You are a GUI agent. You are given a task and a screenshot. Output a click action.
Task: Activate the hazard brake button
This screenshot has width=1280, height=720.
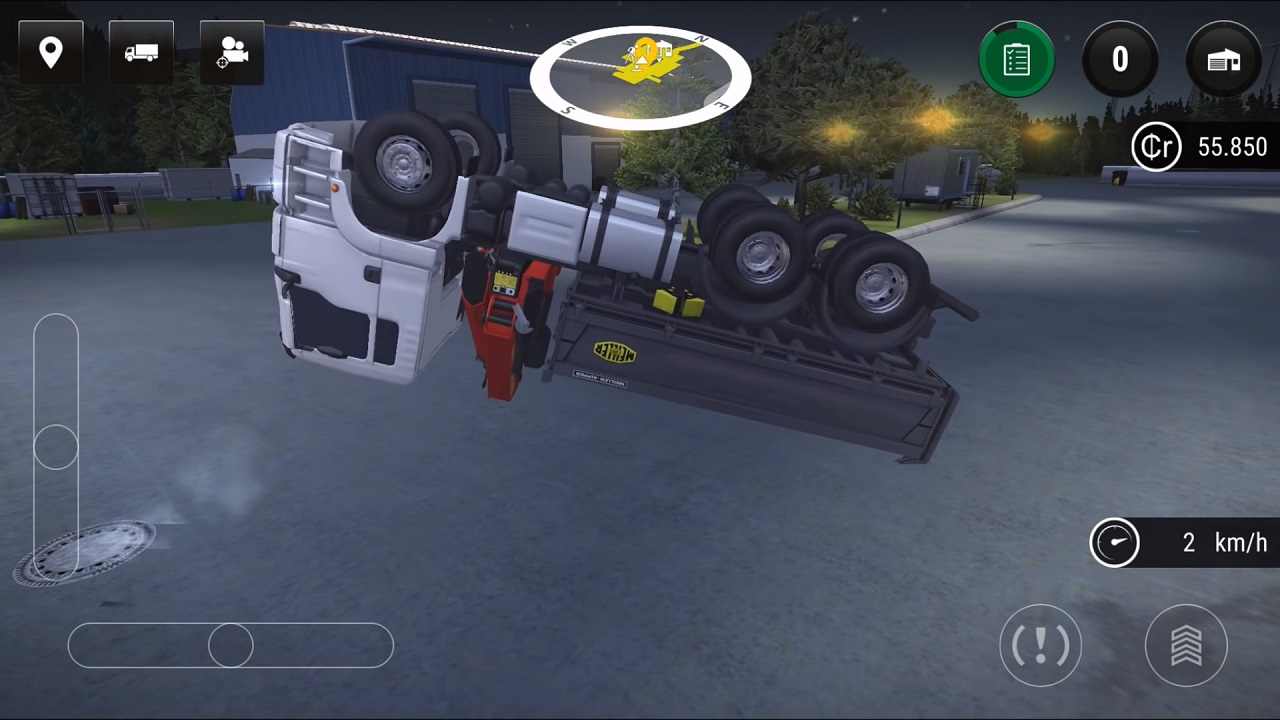tap(1040, 646)
